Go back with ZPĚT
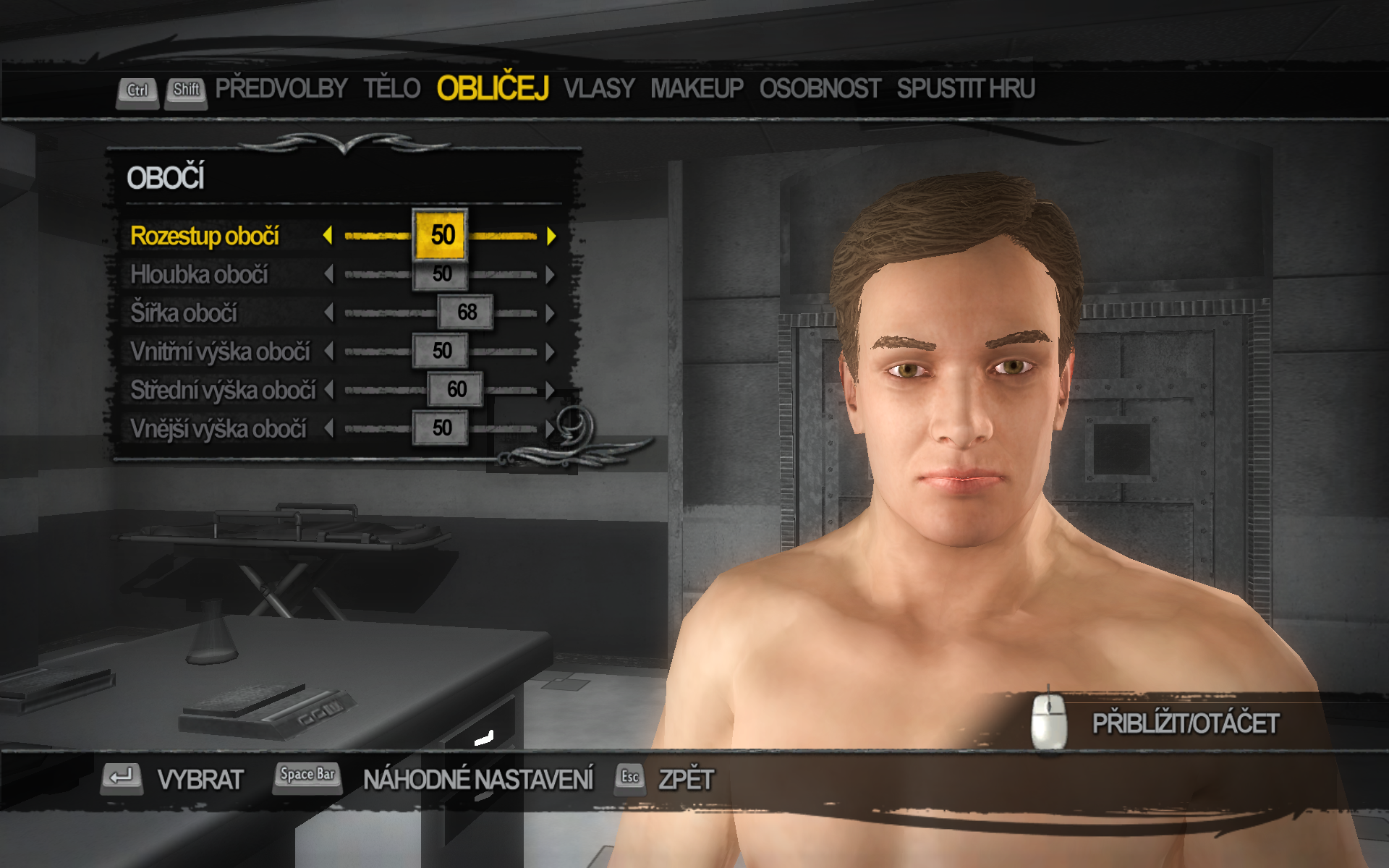1389x868 pixels. click(685, 780)
